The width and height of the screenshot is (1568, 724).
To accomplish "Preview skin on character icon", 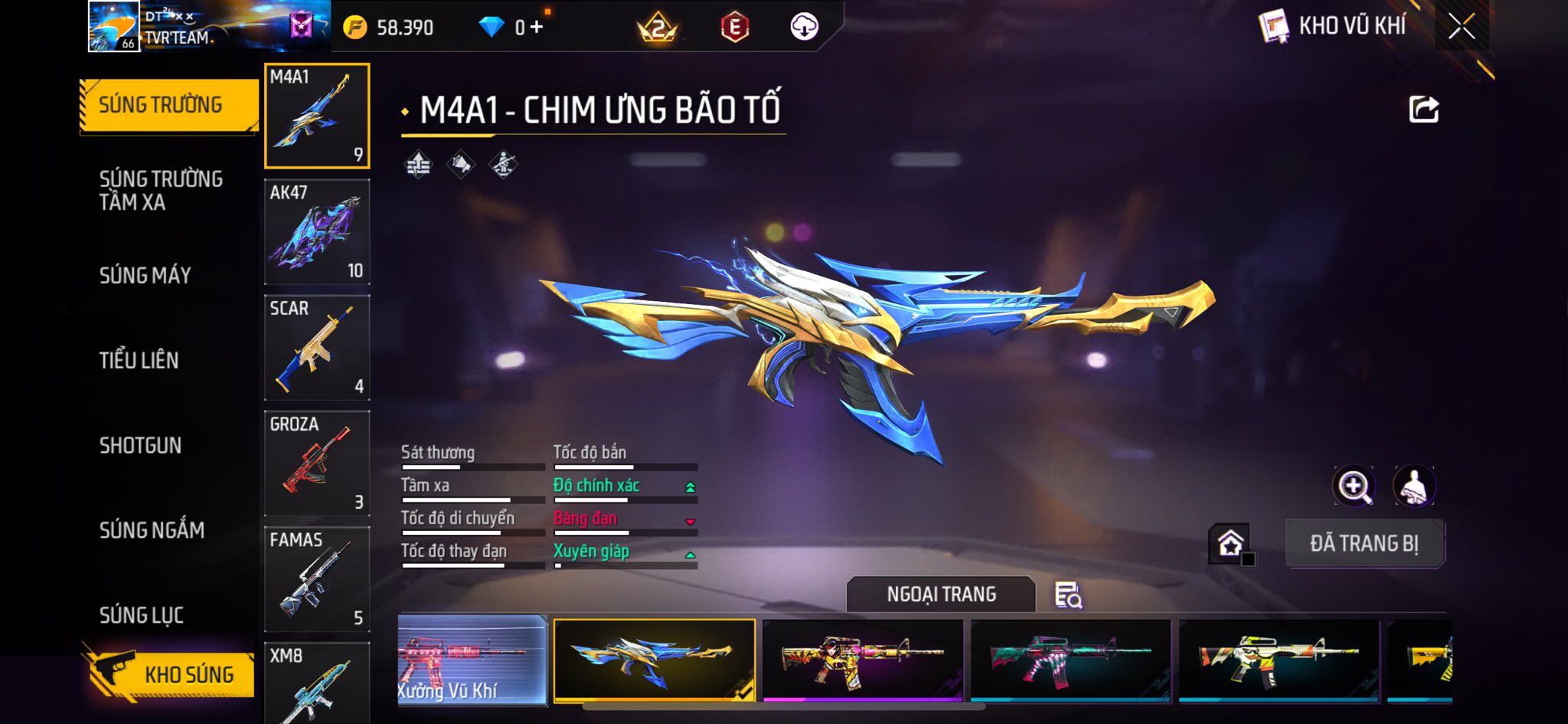I will click(x=1413, y=486).
